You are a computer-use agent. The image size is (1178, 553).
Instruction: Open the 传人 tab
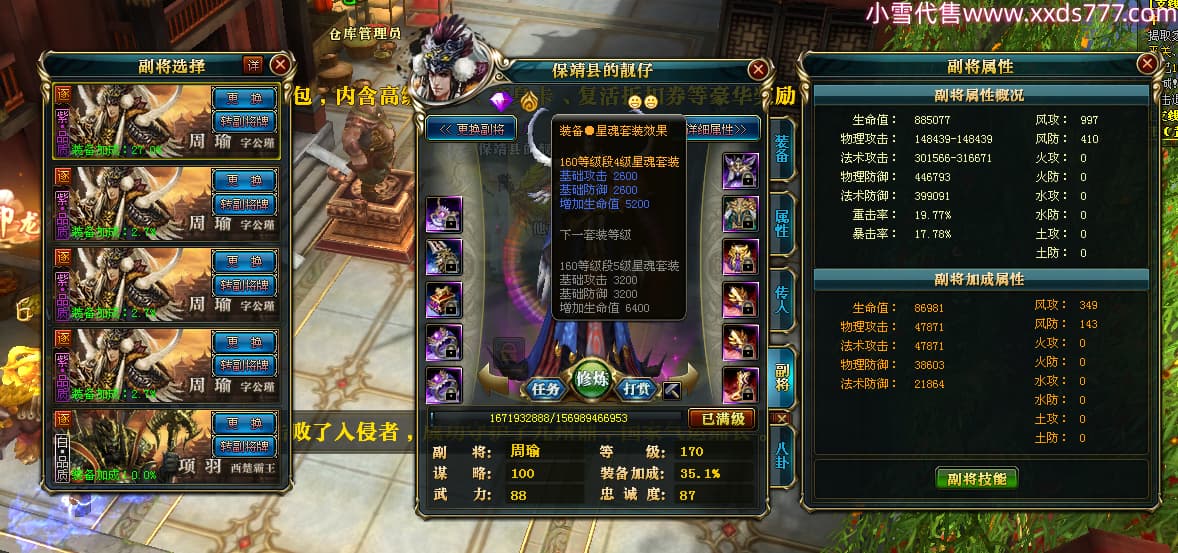point(782,297)
